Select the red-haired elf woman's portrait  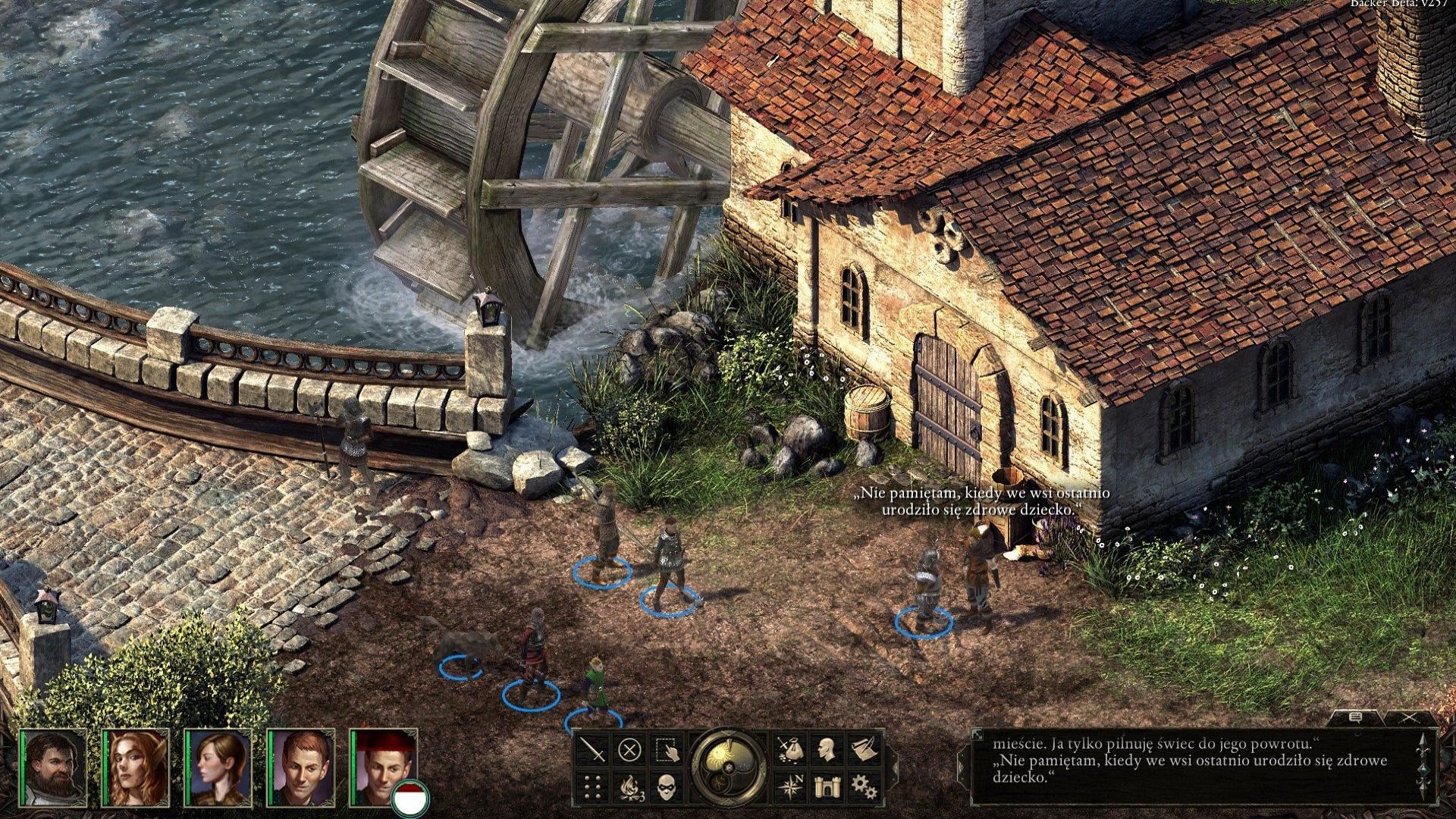(x=136, y=767)
